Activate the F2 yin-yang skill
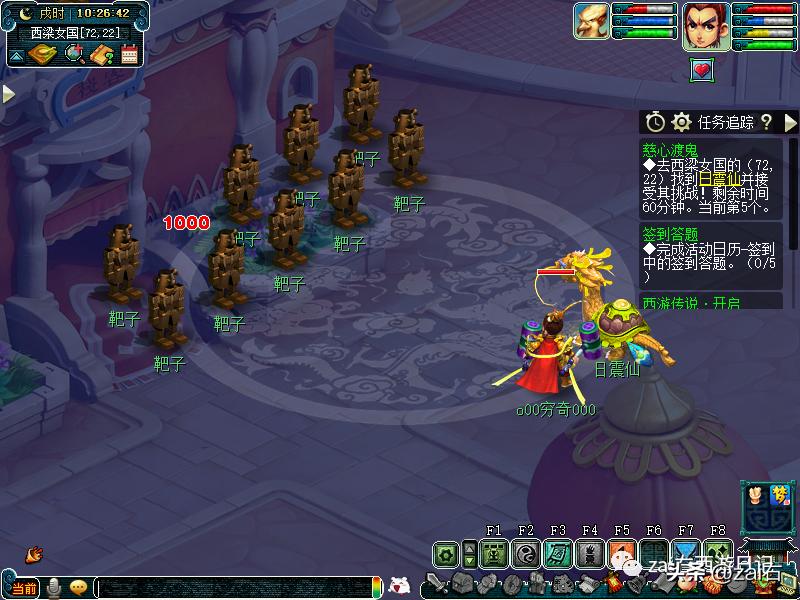The image size is (800, 600). coord(525,553)
